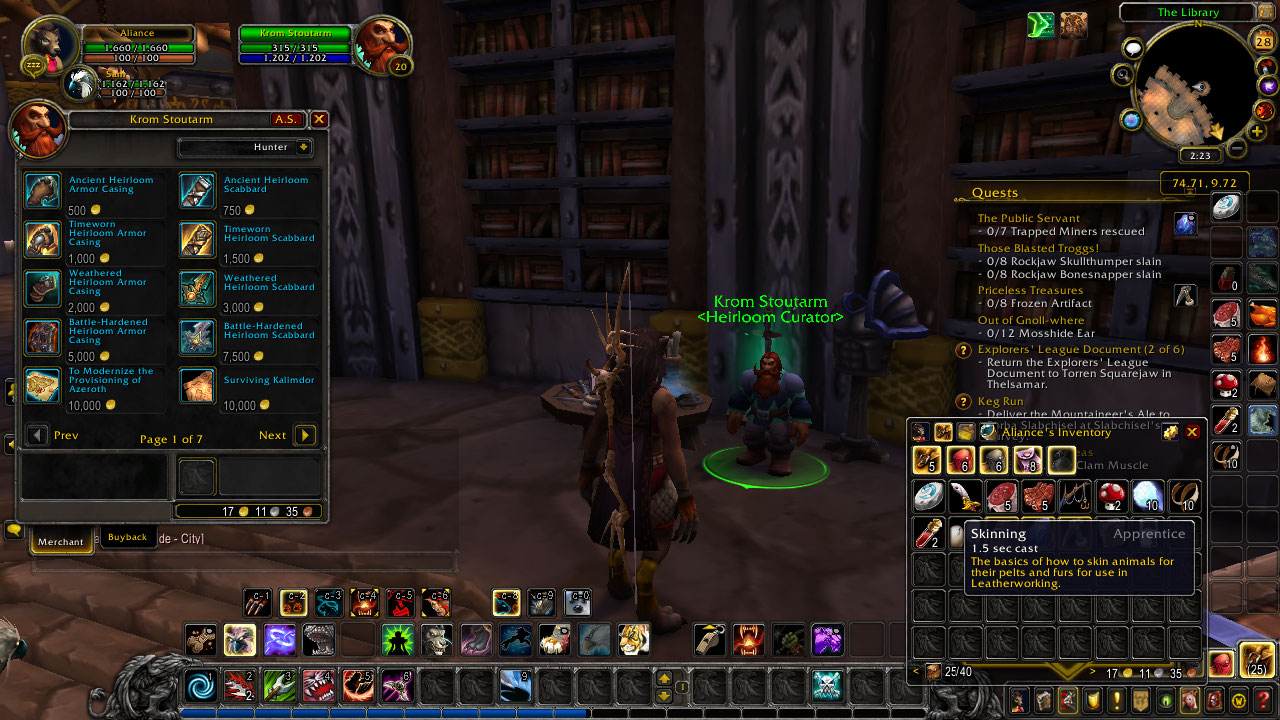Select the minimap tracking magnifying glass
Viewport: 1280px width, 720px height.
pos(1124,75)
